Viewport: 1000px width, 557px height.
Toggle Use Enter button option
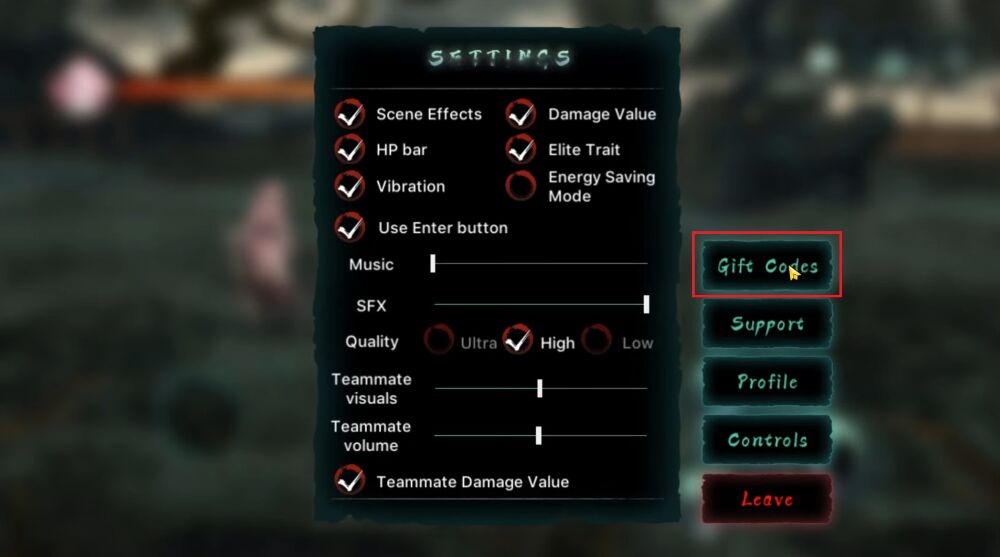350,227
